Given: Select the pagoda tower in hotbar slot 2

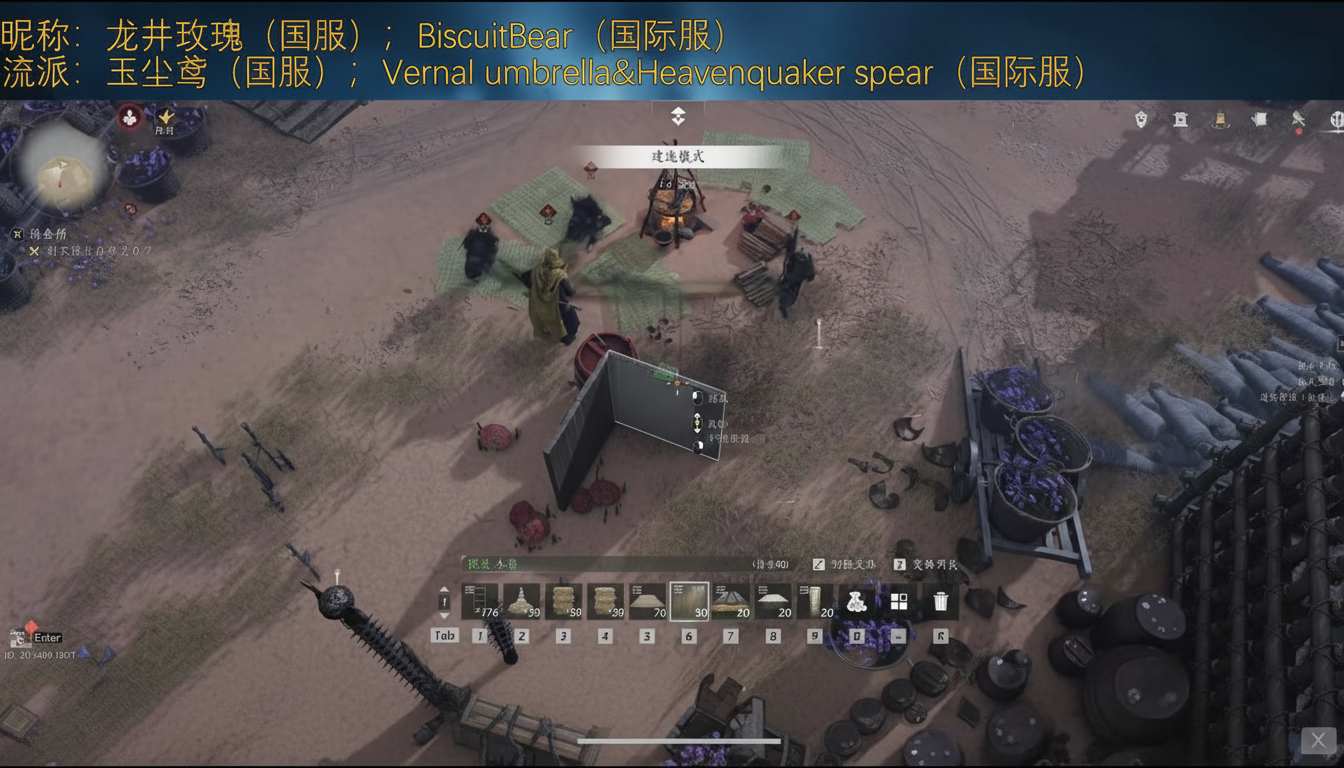Looking at the screenshot, I should (x=521, y=600).
